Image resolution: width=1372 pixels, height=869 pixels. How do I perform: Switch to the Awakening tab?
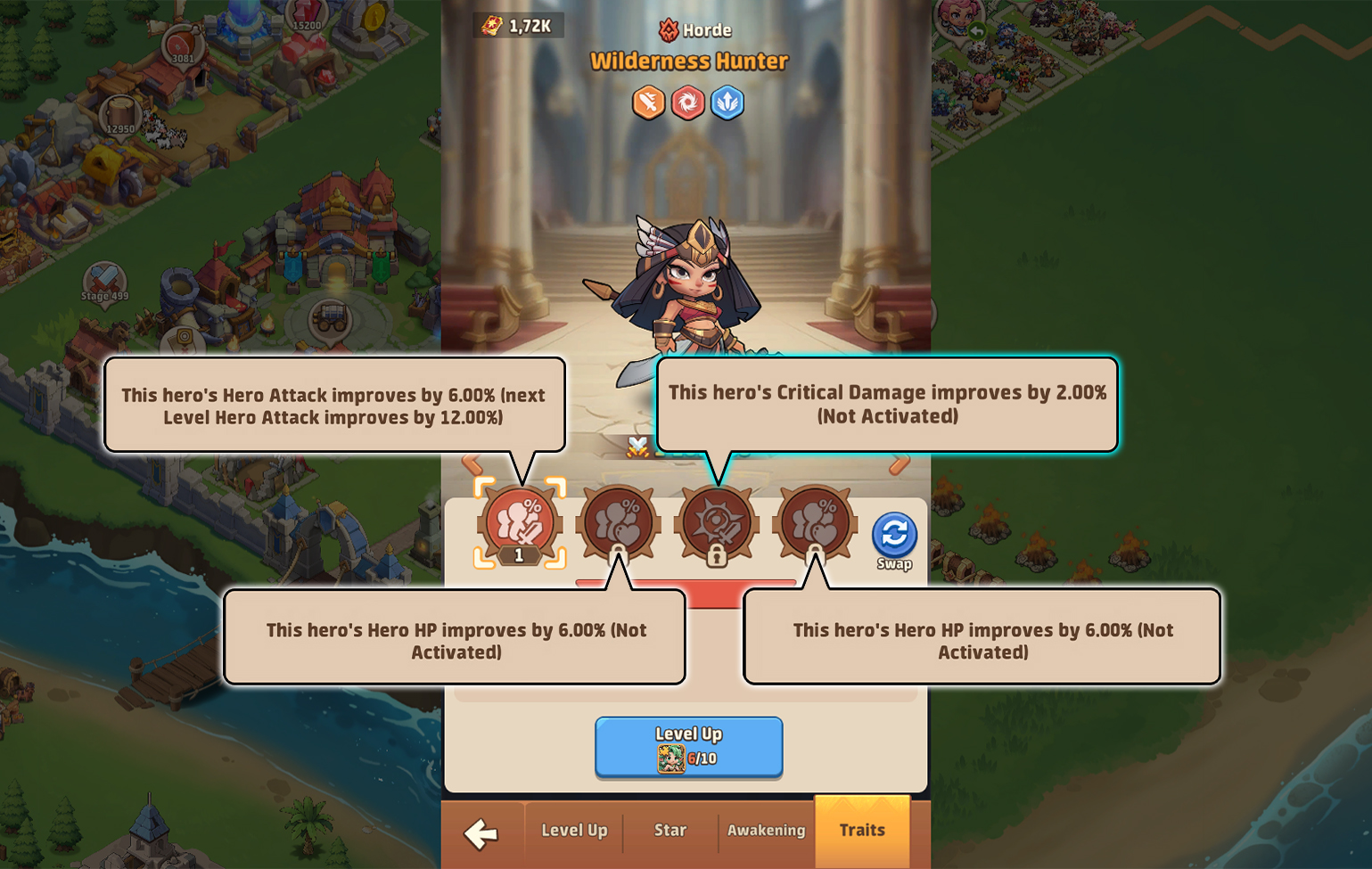[766, 831]
